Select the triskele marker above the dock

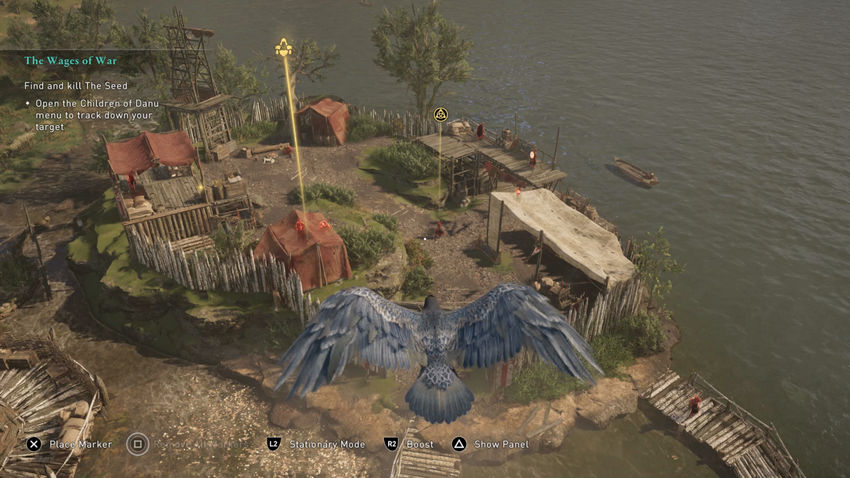(440, 114)
